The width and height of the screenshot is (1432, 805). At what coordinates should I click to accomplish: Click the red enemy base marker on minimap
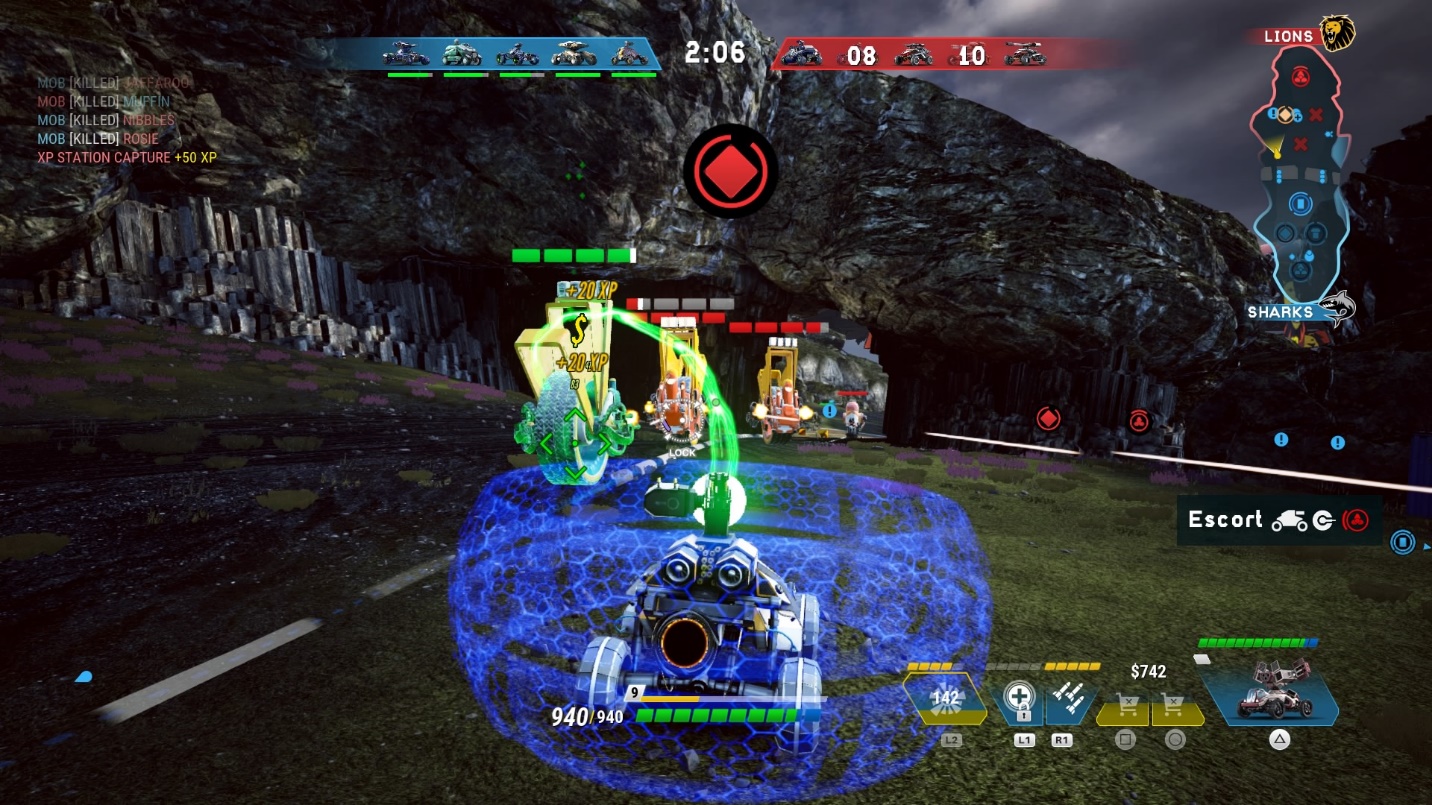click(1300, 76)
